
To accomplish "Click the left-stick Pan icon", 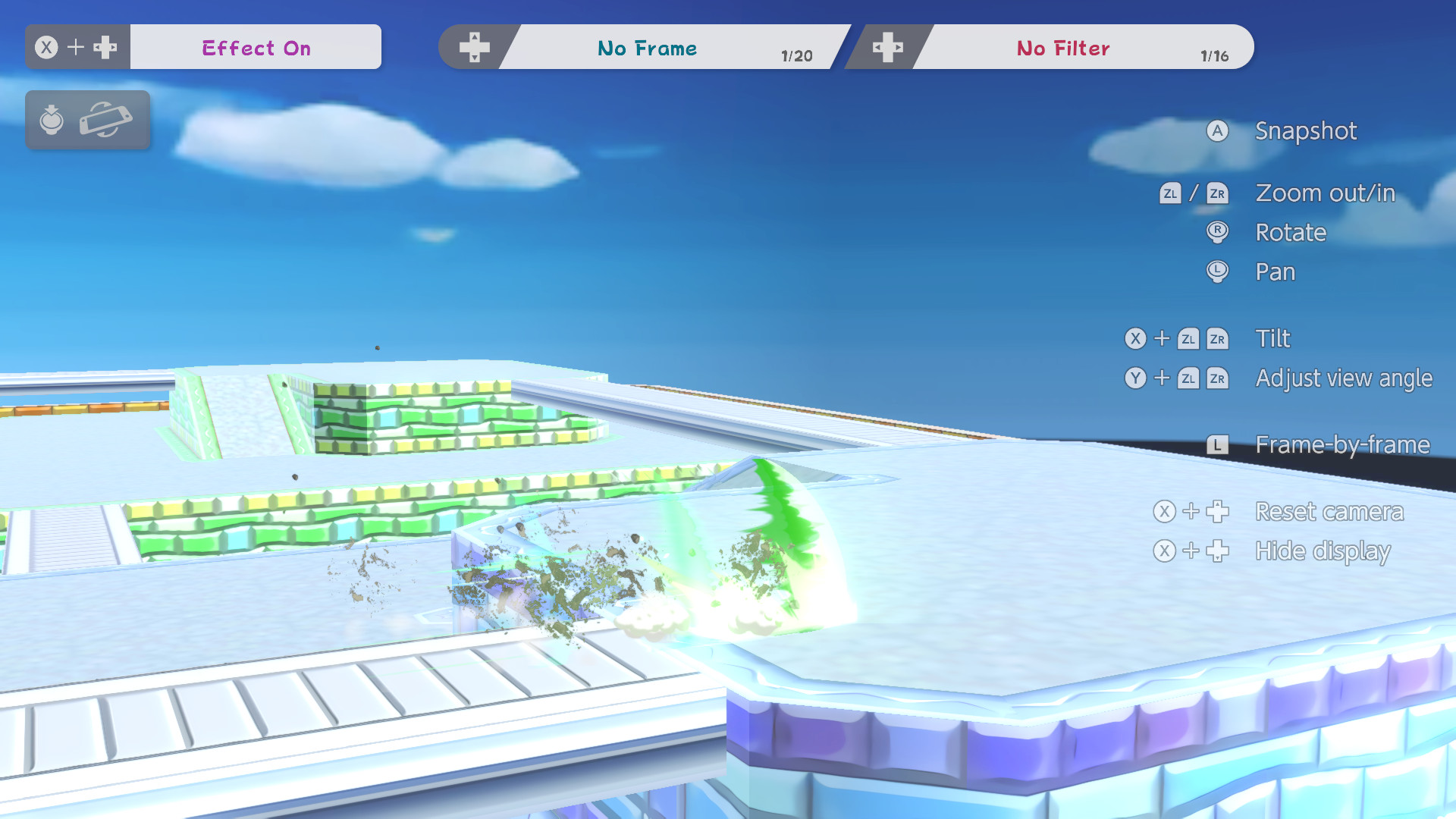I will pyautogui.click(x=1217, y=272).
